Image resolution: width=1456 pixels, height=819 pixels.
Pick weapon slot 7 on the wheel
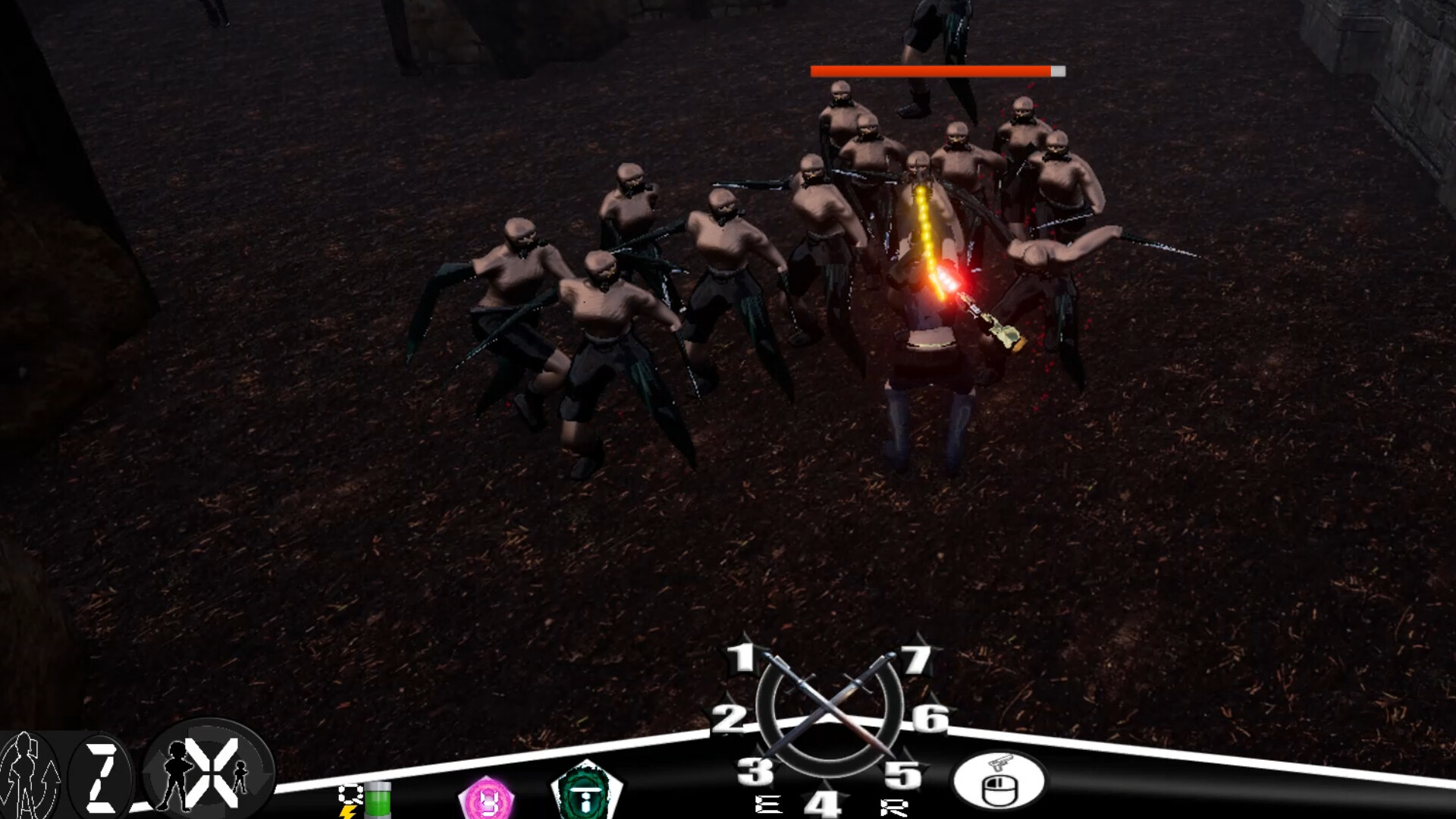[915, 661]
